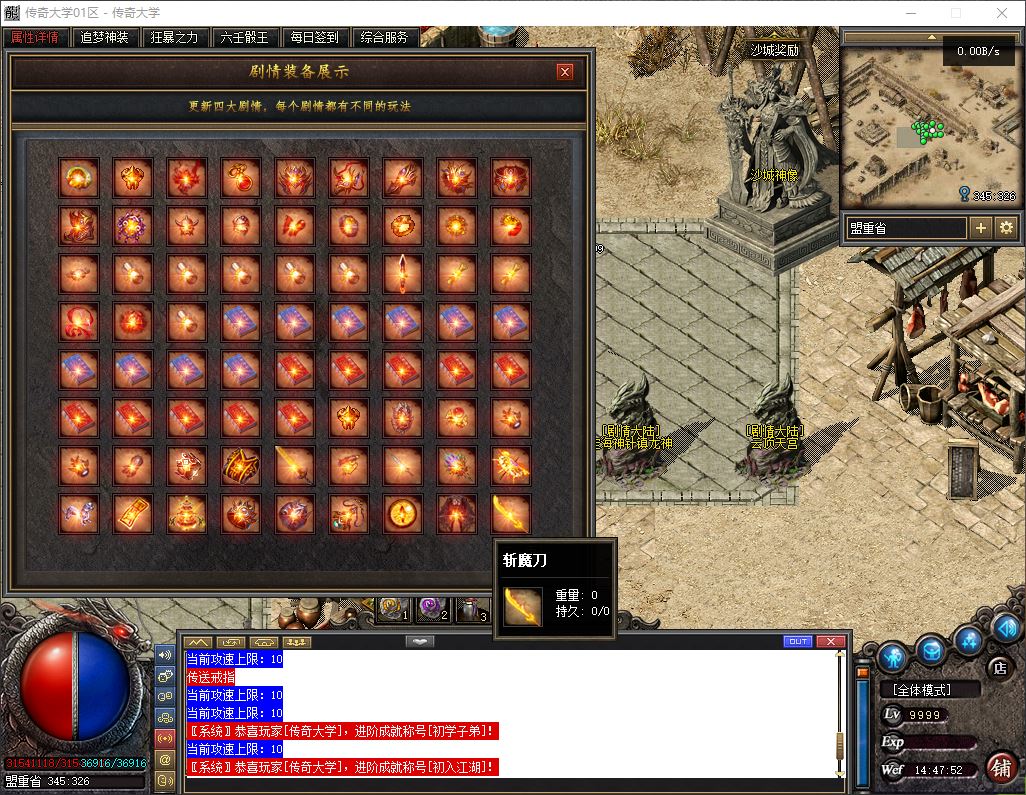Switch to the 属性详情 tab
The height and width of the screenshot is (795, 1026).
coord(35,38)
